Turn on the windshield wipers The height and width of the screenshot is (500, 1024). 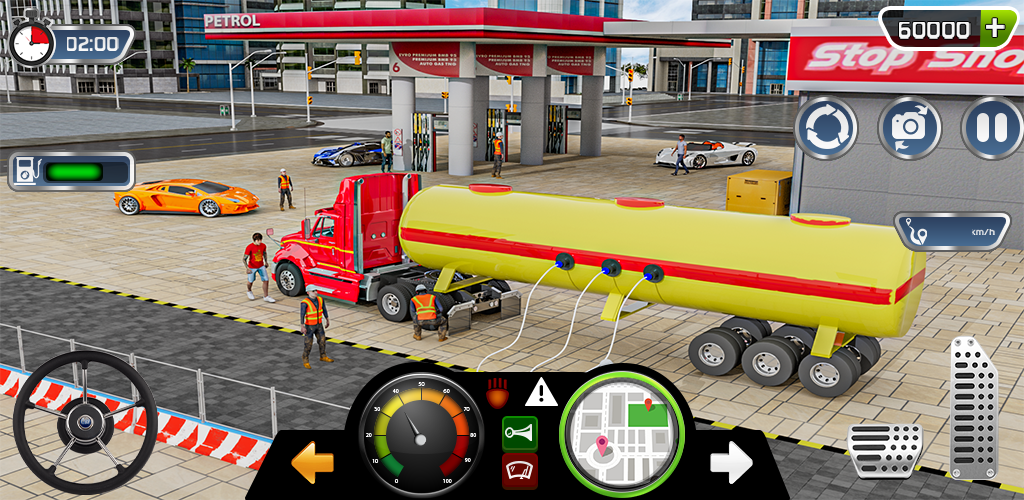519,471
